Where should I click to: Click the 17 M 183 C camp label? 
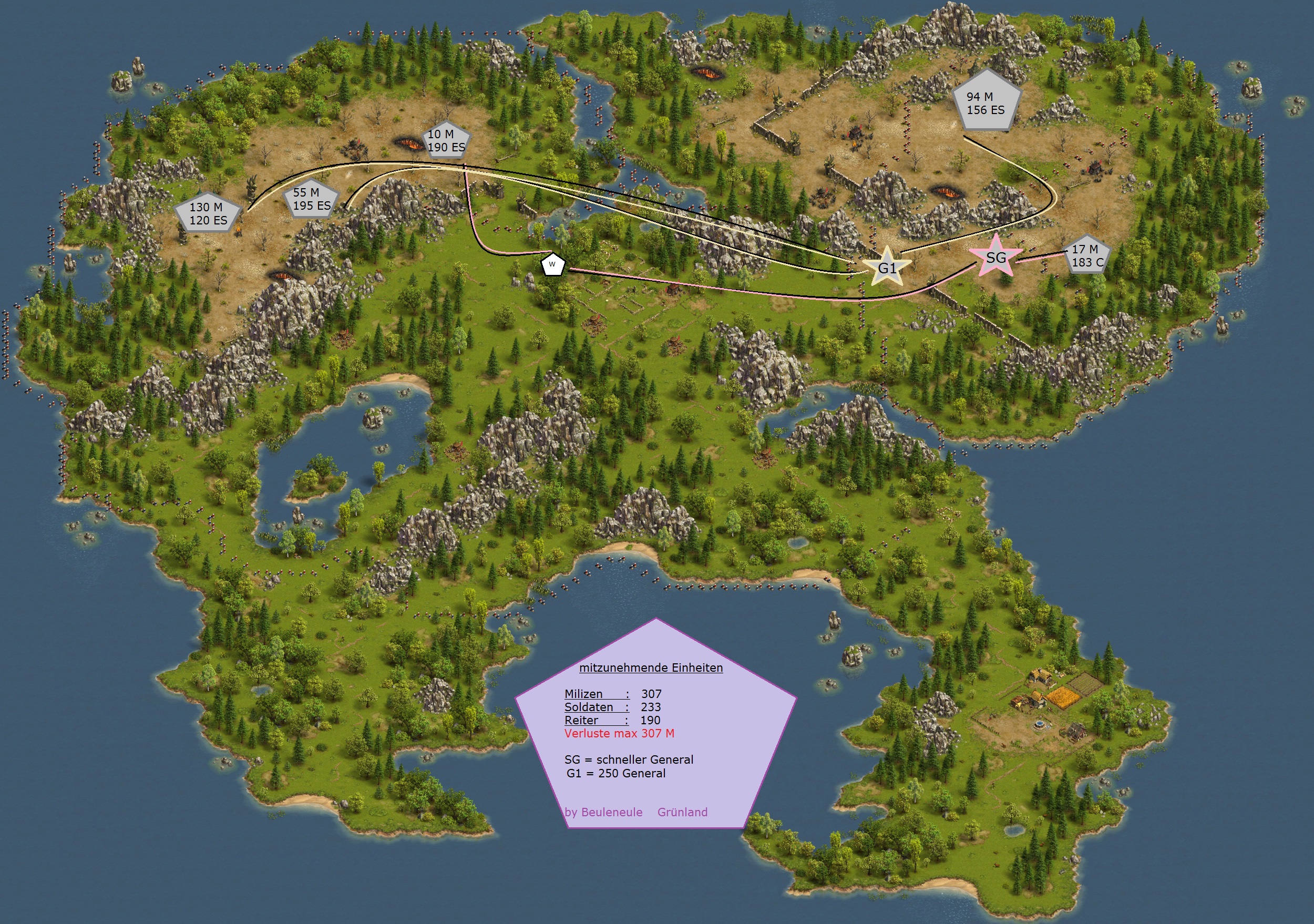[1086, 256]
